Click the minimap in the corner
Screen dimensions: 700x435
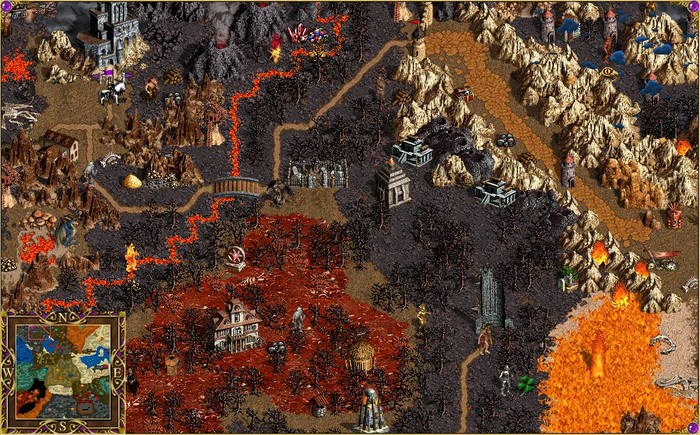[x=62, y=371]
